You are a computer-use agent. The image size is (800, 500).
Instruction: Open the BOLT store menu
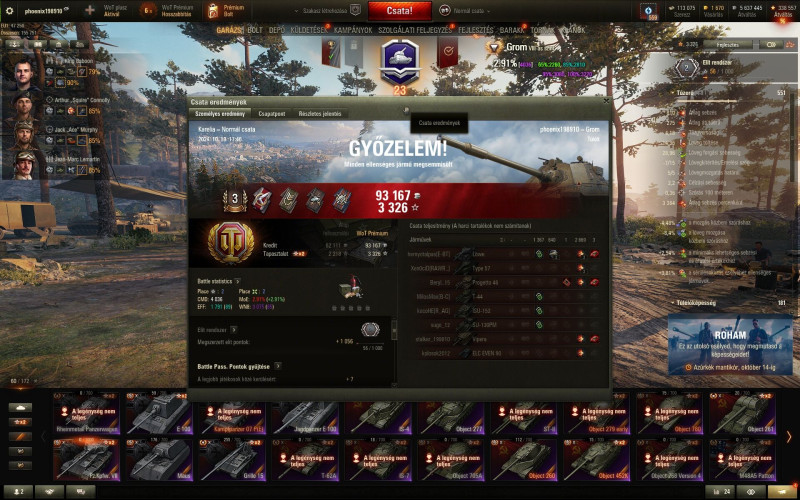click(256, 31)
